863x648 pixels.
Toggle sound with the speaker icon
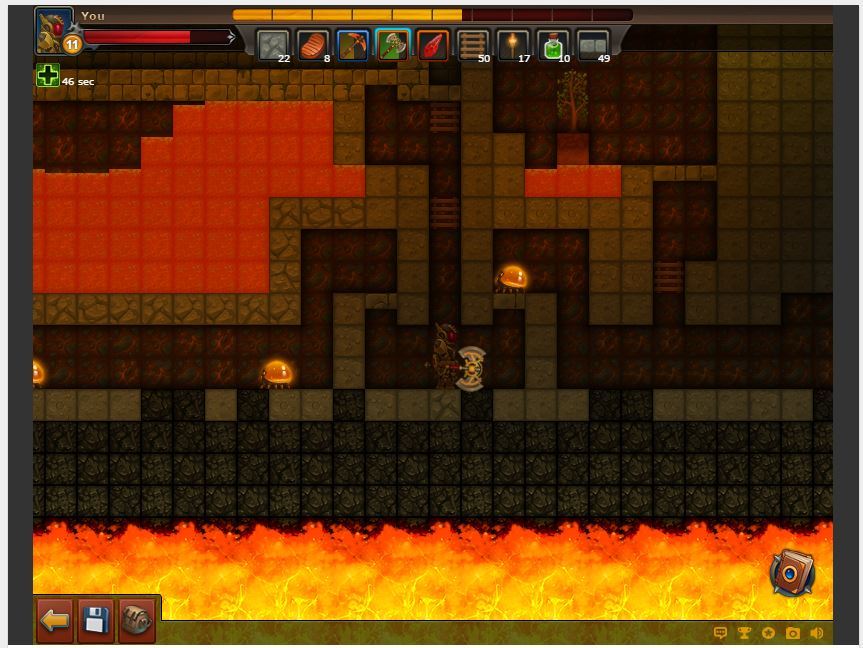click(x=817, y=633)
